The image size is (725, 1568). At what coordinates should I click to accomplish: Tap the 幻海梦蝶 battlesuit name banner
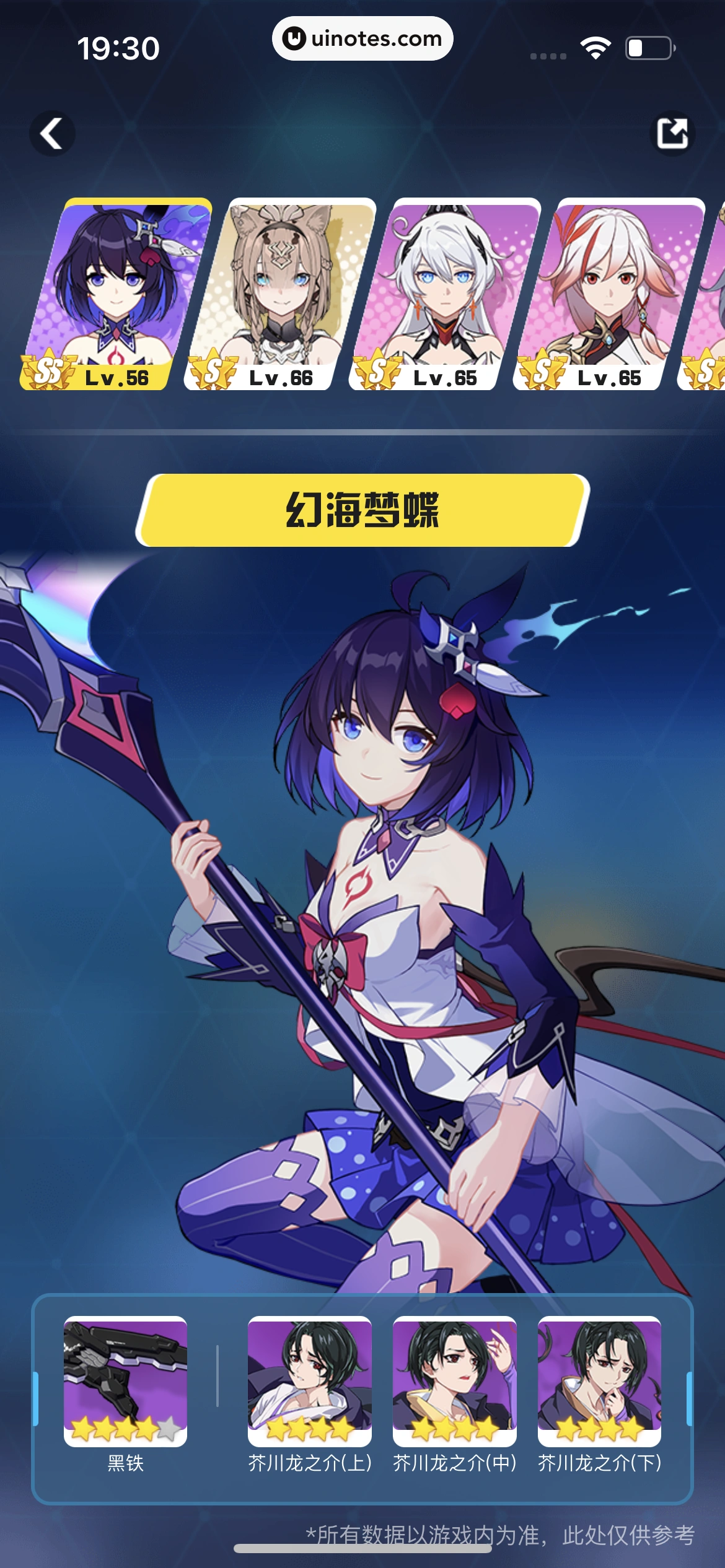pos(362,510)
